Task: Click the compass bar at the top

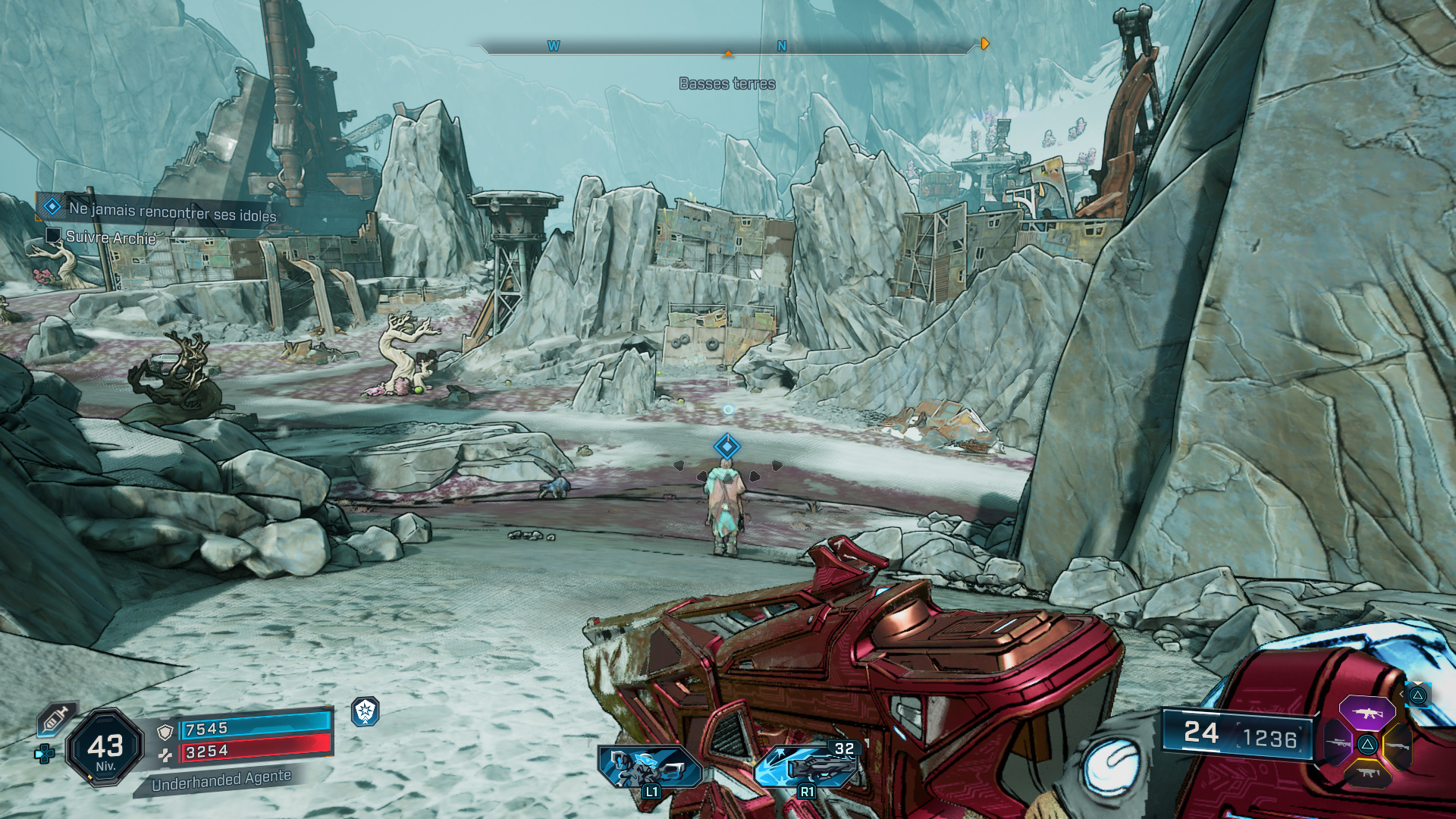Action: pyautogui.click(x=726, y=47)
